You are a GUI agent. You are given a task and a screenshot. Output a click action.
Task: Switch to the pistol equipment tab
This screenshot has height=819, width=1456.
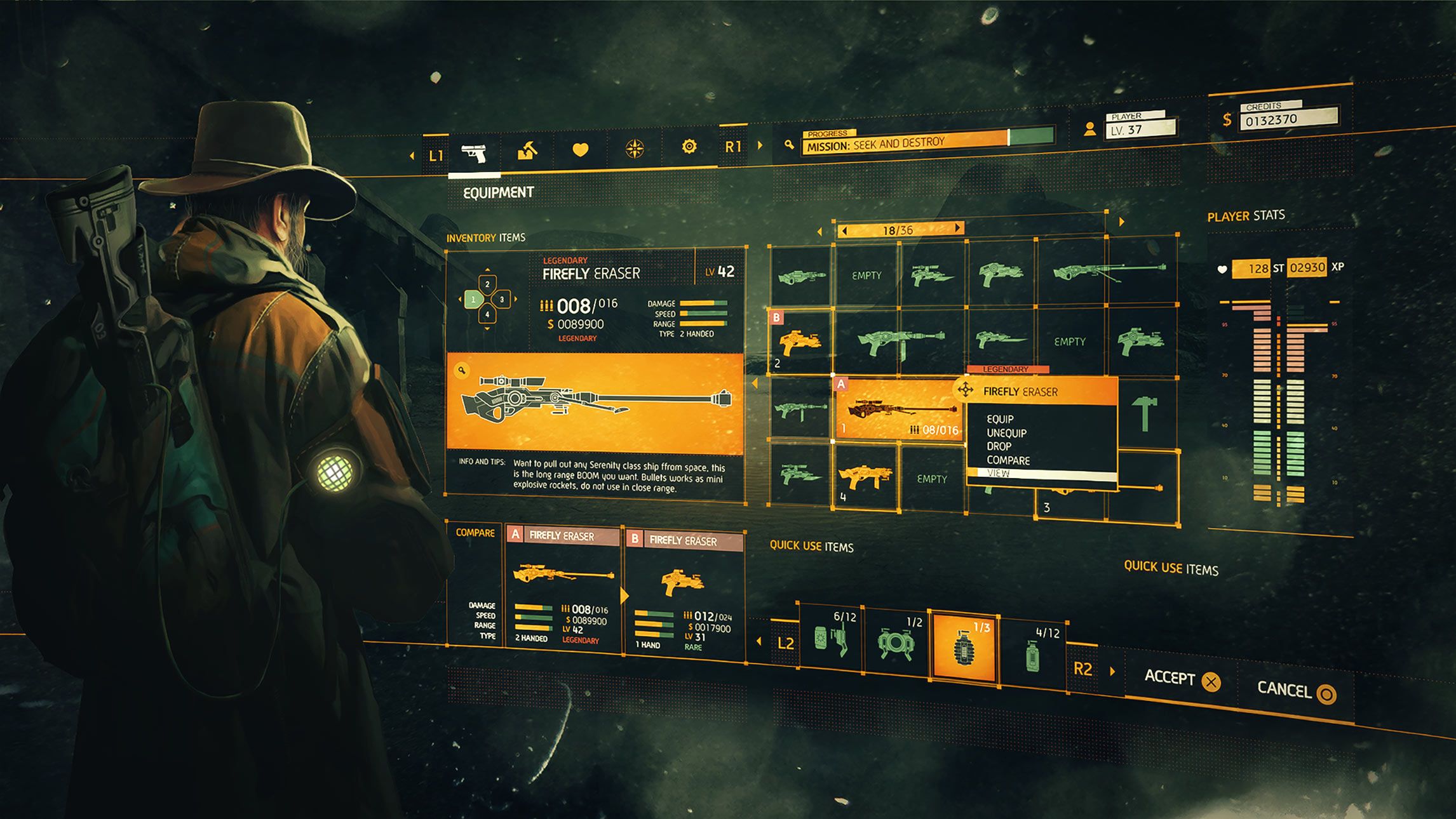474,153
